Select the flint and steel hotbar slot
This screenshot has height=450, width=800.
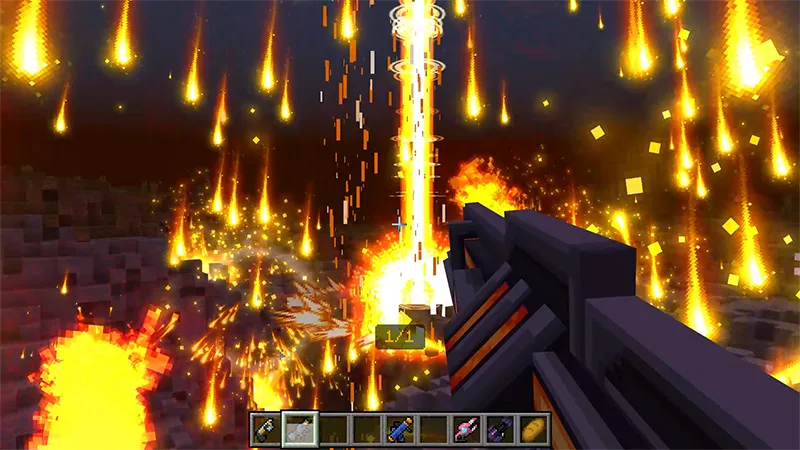[x=266, y=429]
